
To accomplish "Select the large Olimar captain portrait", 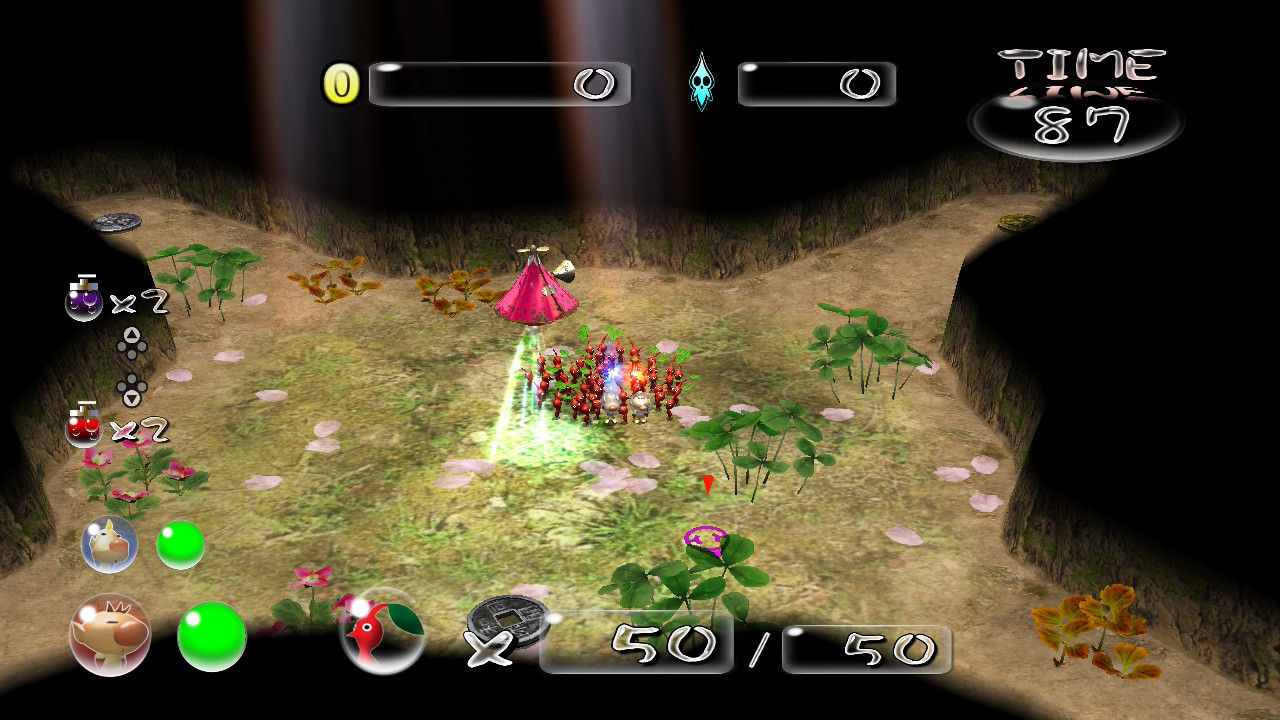I will [110, 635].
